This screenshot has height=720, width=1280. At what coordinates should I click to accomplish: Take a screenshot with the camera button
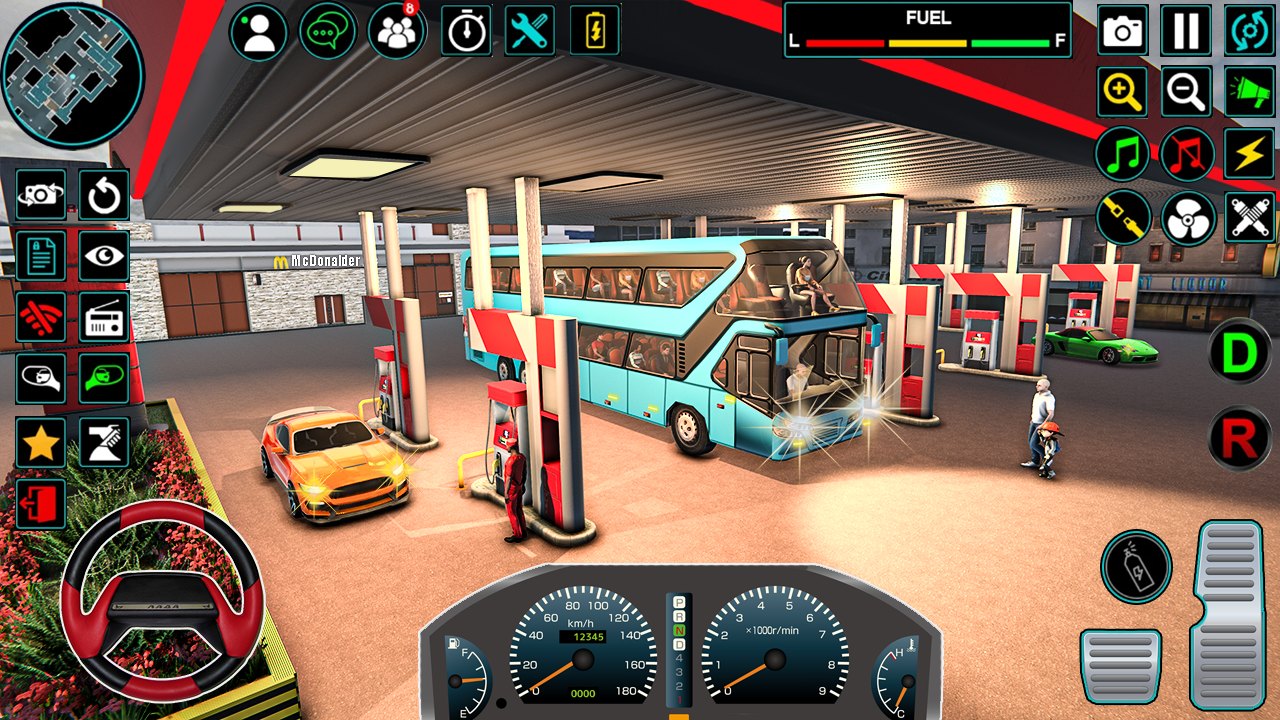pyautogui.click(x=1123, y=31)
